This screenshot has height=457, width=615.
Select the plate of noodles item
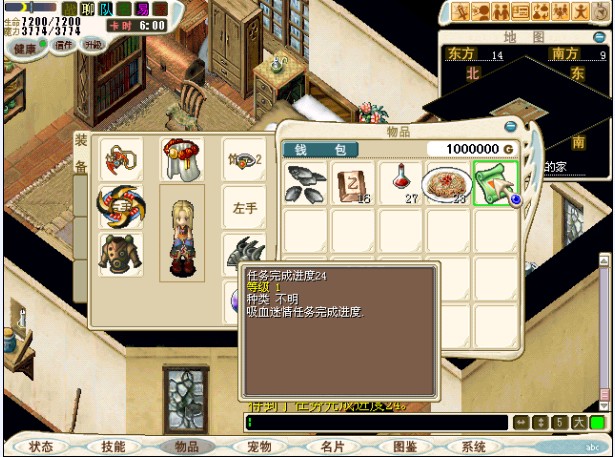[447, 183]
